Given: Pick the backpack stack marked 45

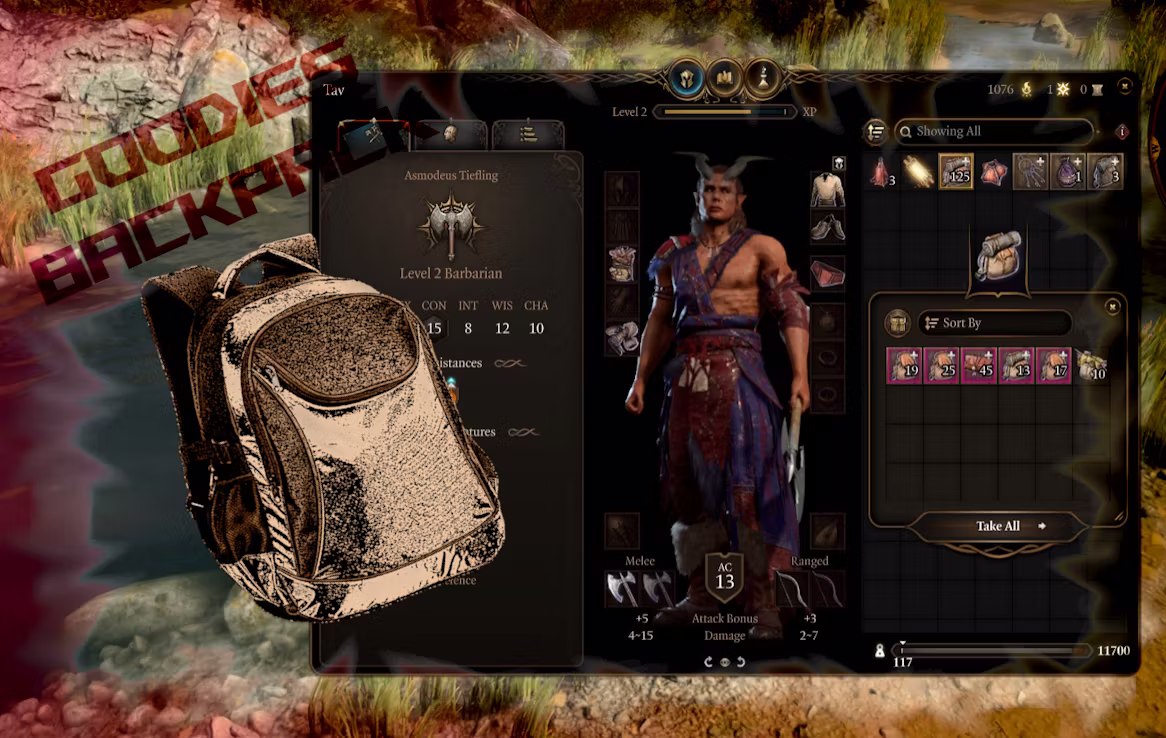Looking at the screenshot, I should click(x=979, y=366).
